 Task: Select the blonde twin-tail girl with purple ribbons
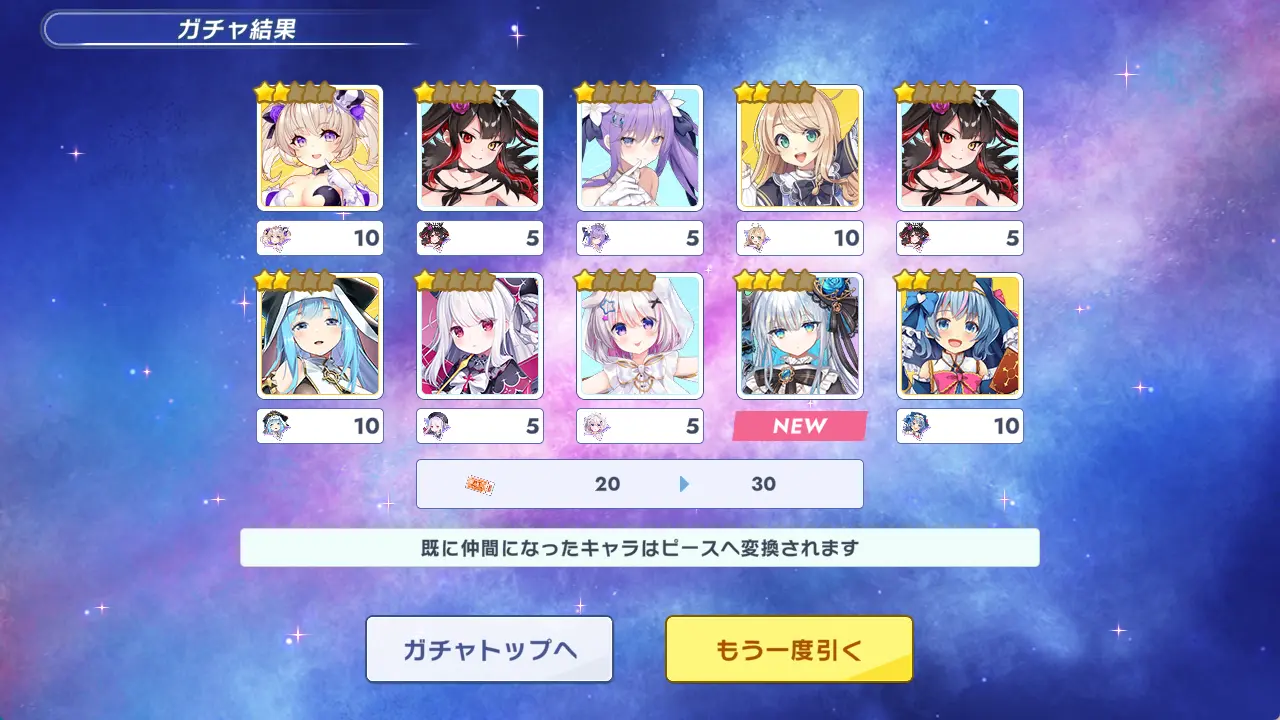(320, 148)
